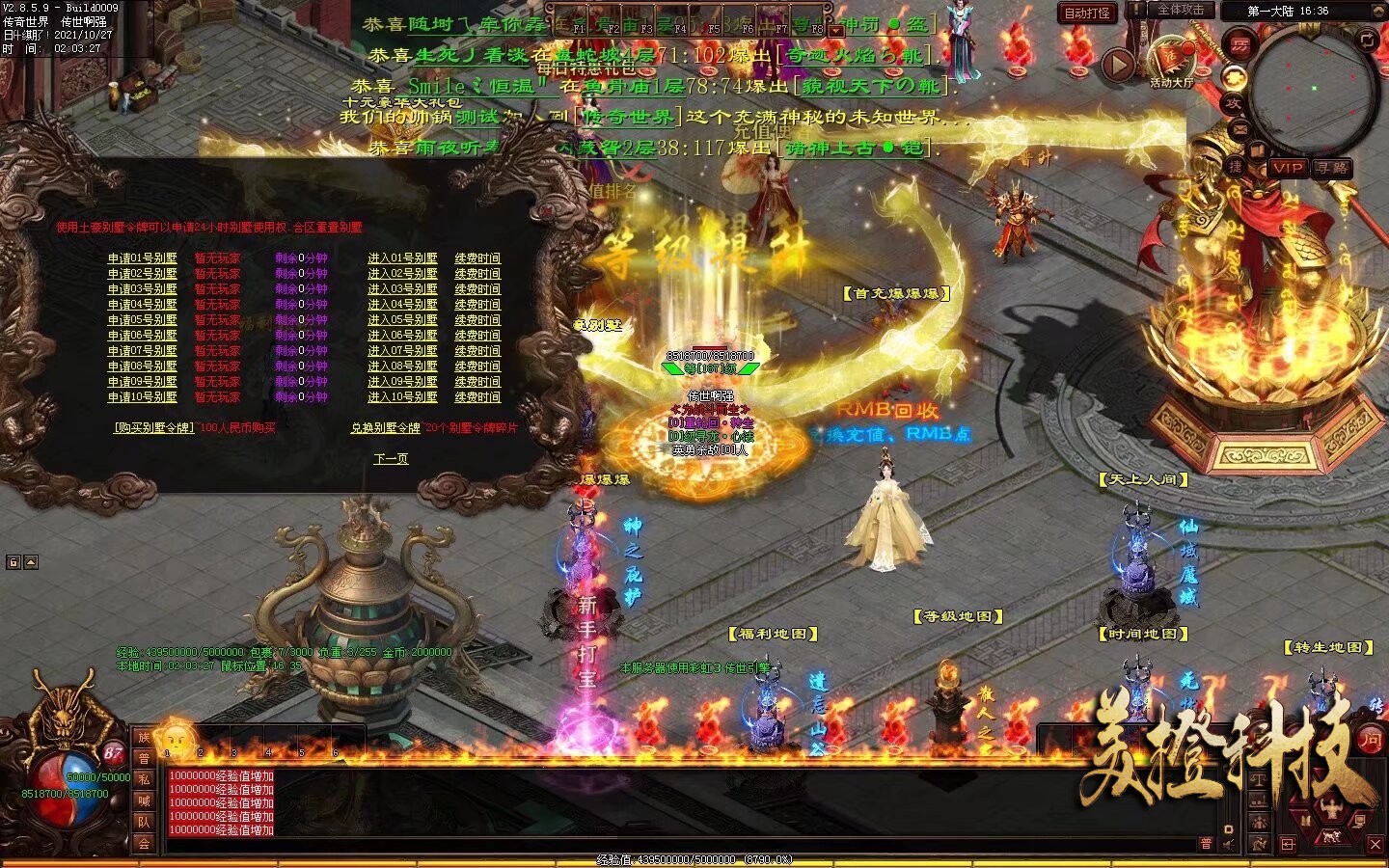Switch chat to 私 private channel
1389x868 pixels.
tap(144, 780)
